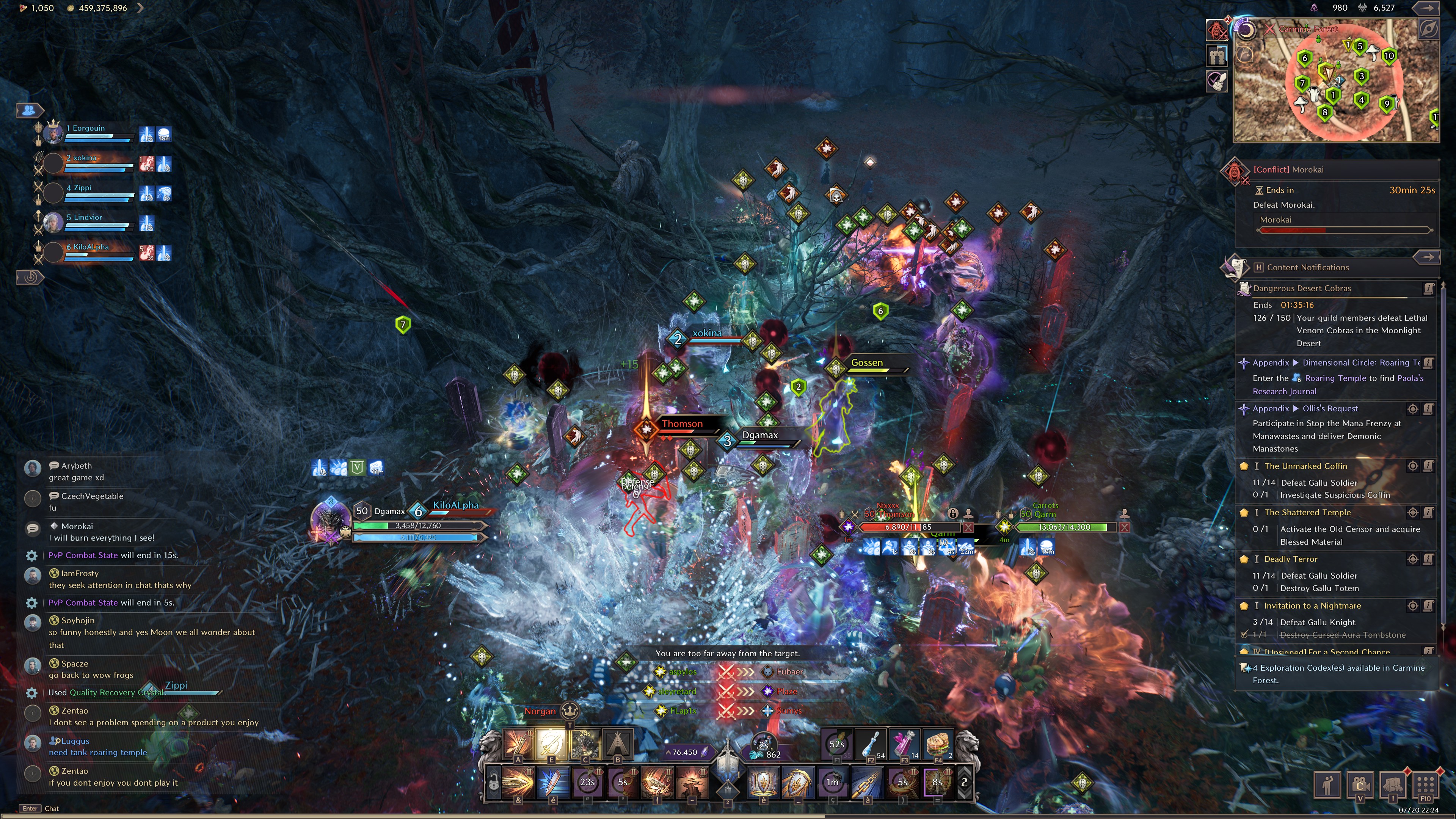Image resolution: width=1456 pixels, height=819 pixels.
Task: Track The Unmarked Coffin quest location
Action: [1412, 466]
